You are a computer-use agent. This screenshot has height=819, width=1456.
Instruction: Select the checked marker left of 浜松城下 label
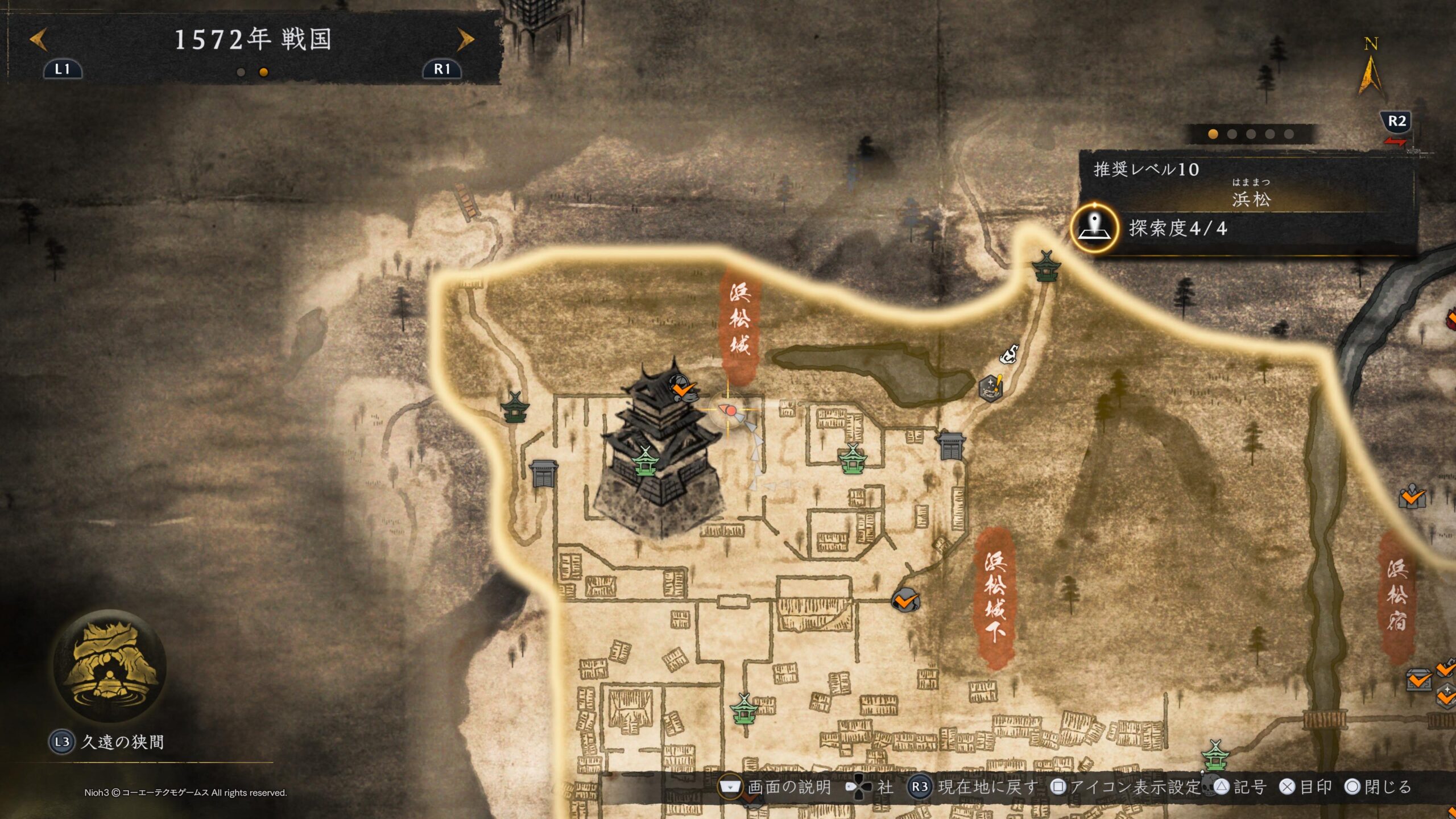point(905,600)
